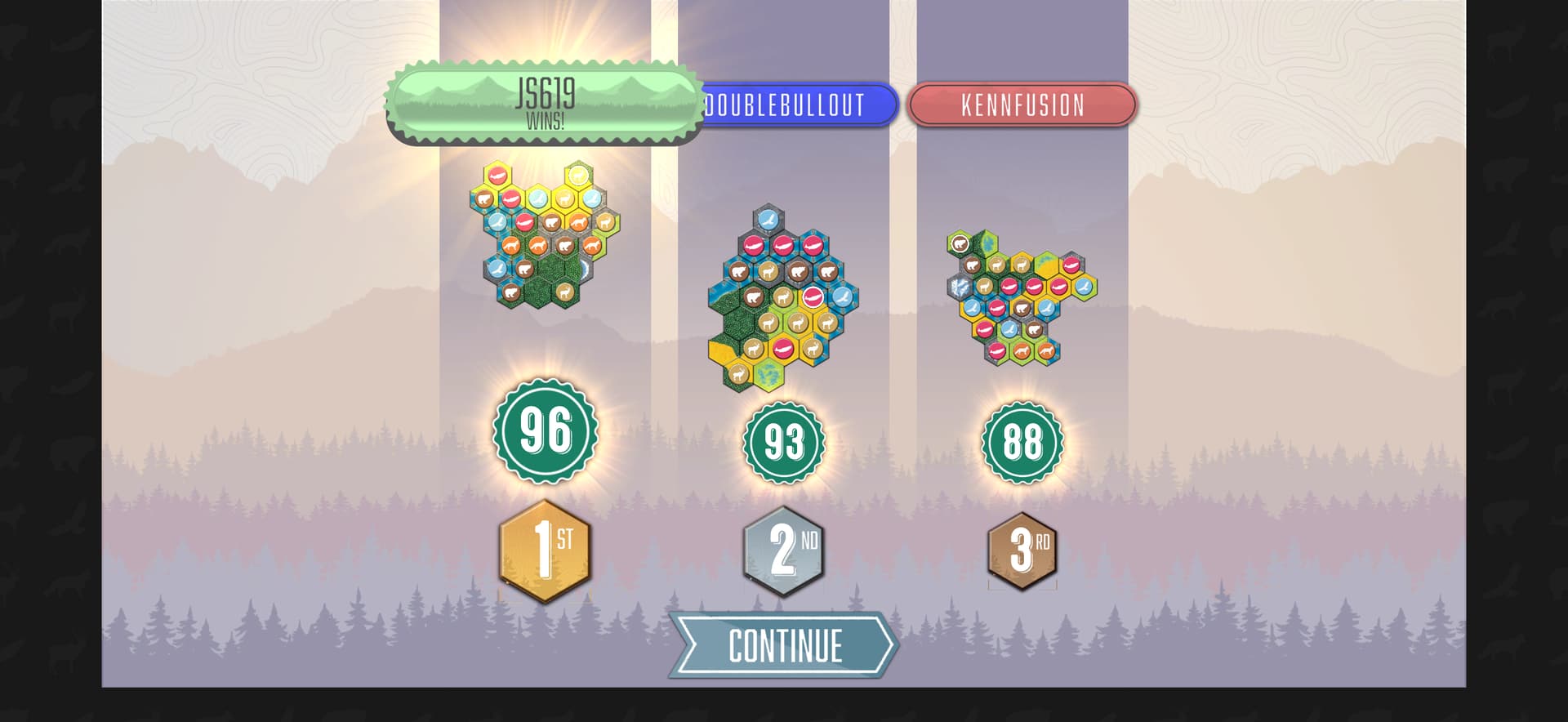Select the JS619 winner banner
The height and width of the screenshot is (722, 1568).
tap(545, 103)
